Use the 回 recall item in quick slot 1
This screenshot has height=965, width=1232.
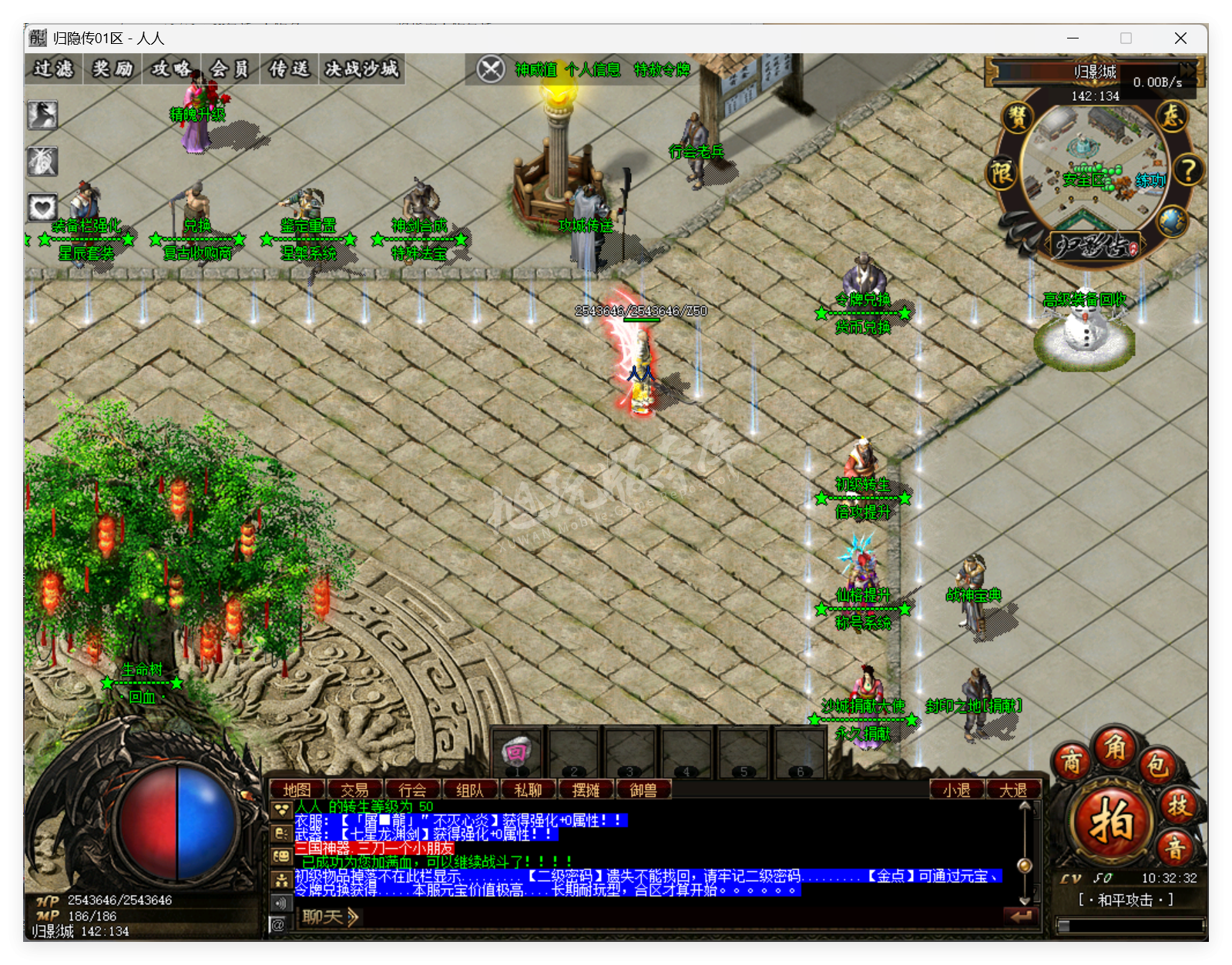click(x=517, y=753)
